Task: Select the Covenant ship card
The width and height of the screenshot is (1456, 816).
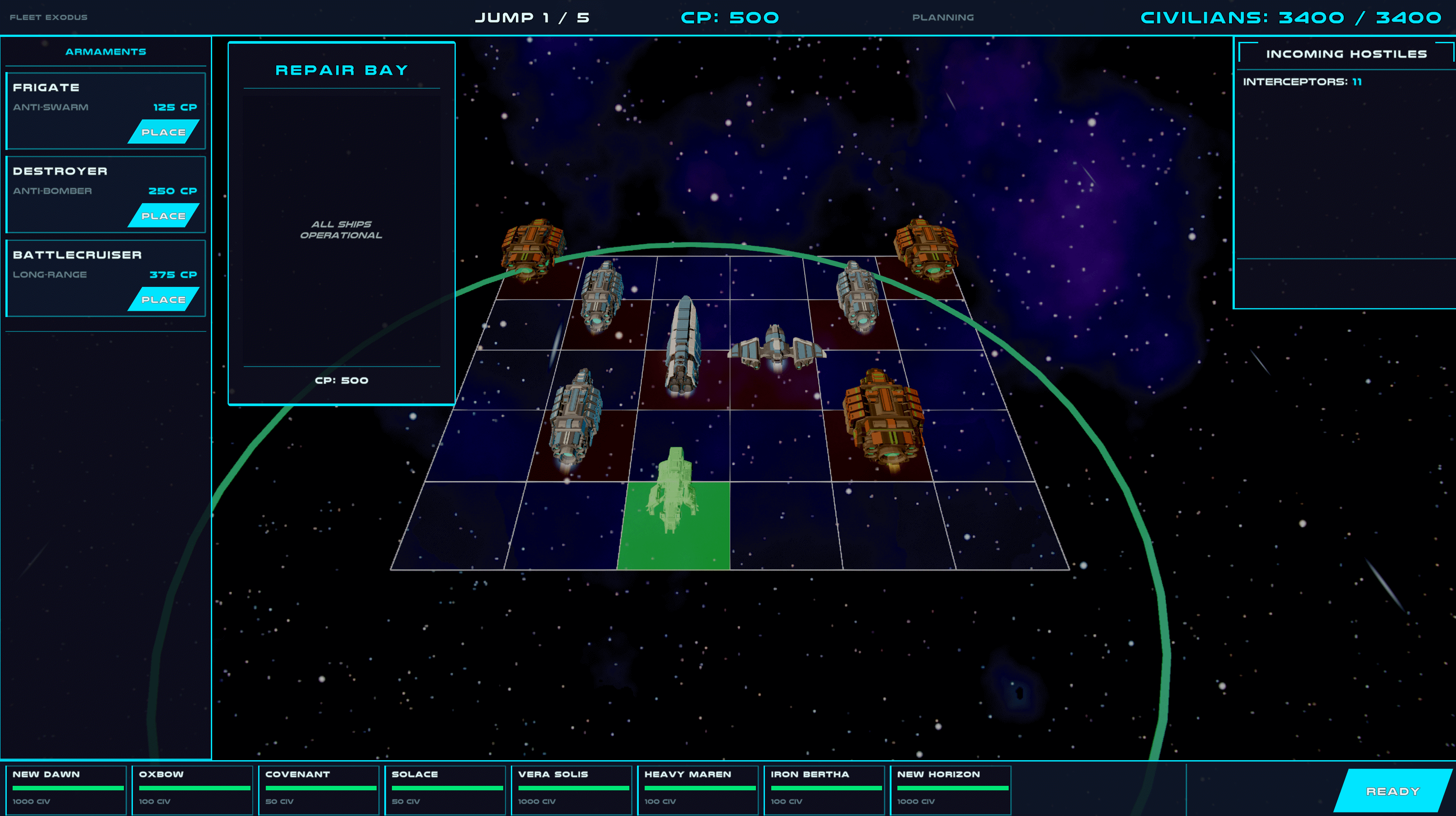Action: click(319, 789)
